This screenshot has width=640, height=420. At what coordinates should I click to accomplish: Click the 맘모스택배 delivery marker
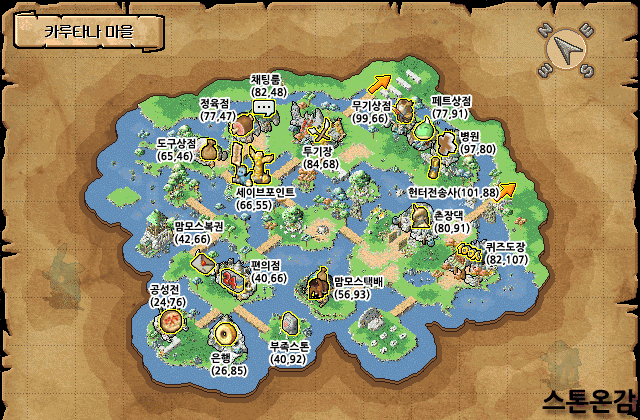pos(319,287)
